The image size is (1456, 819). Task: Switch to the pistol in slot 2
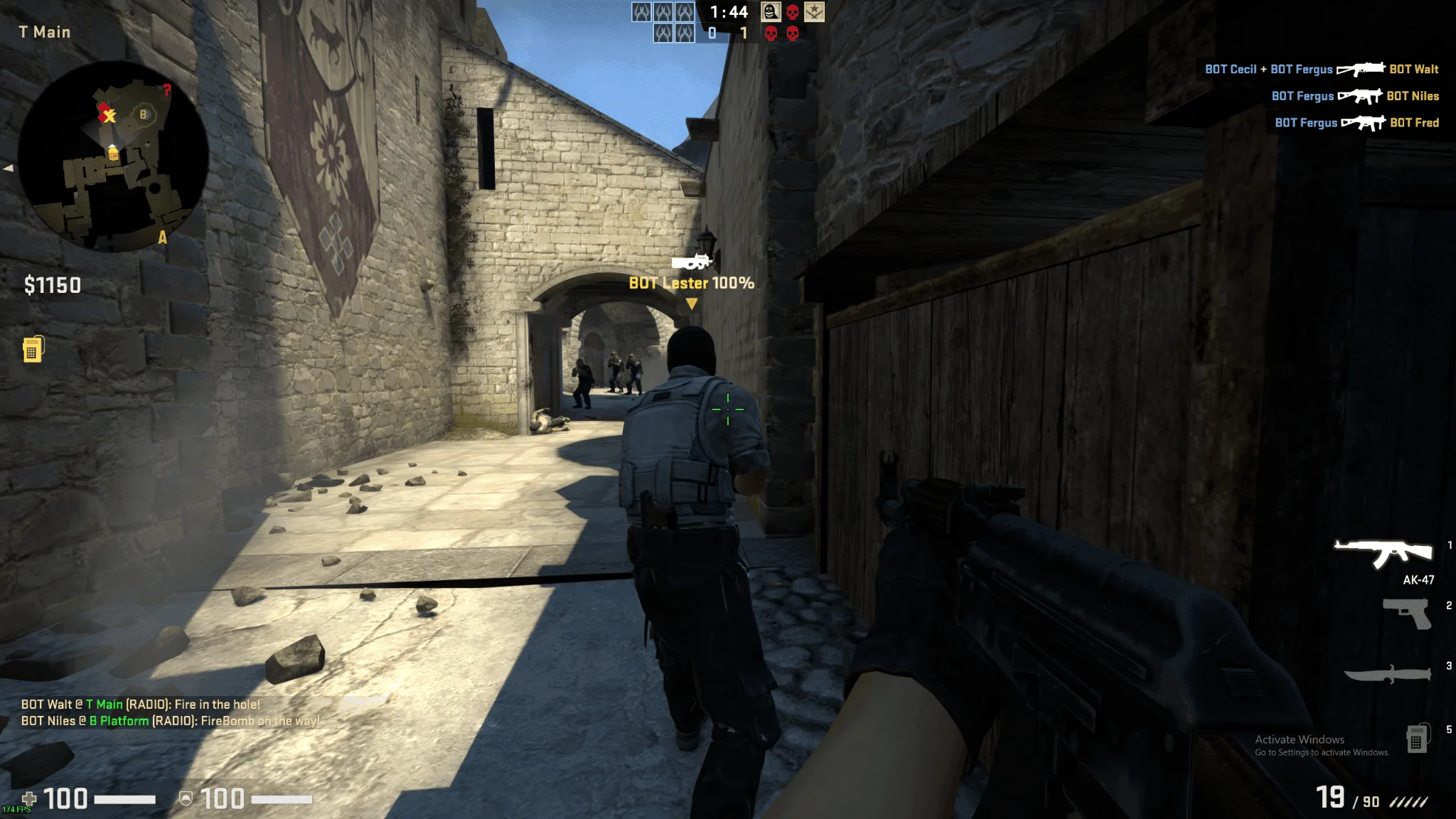1407,613
